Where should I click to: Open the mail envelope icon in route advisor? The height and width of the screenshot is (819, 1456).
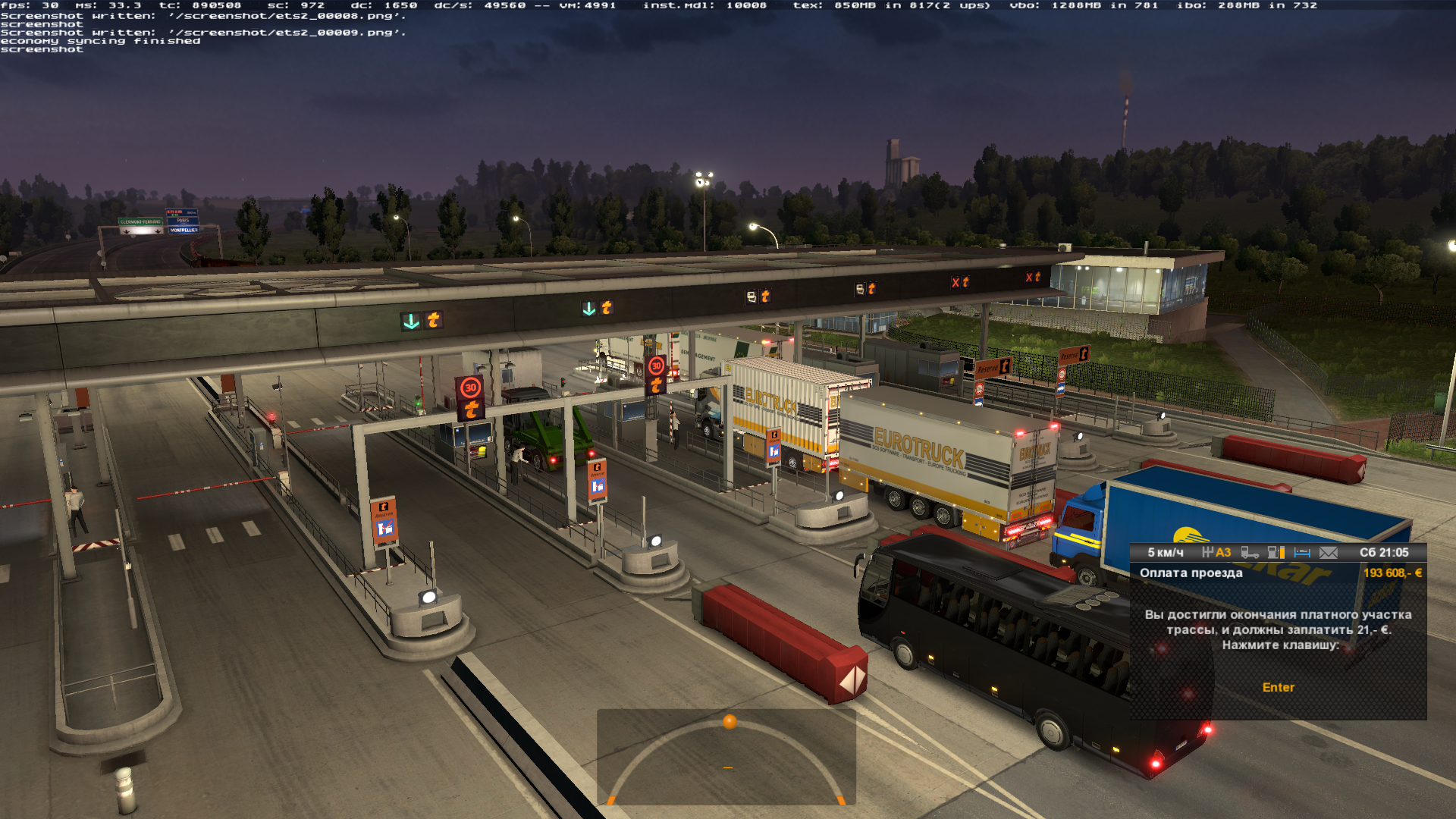1328,553
